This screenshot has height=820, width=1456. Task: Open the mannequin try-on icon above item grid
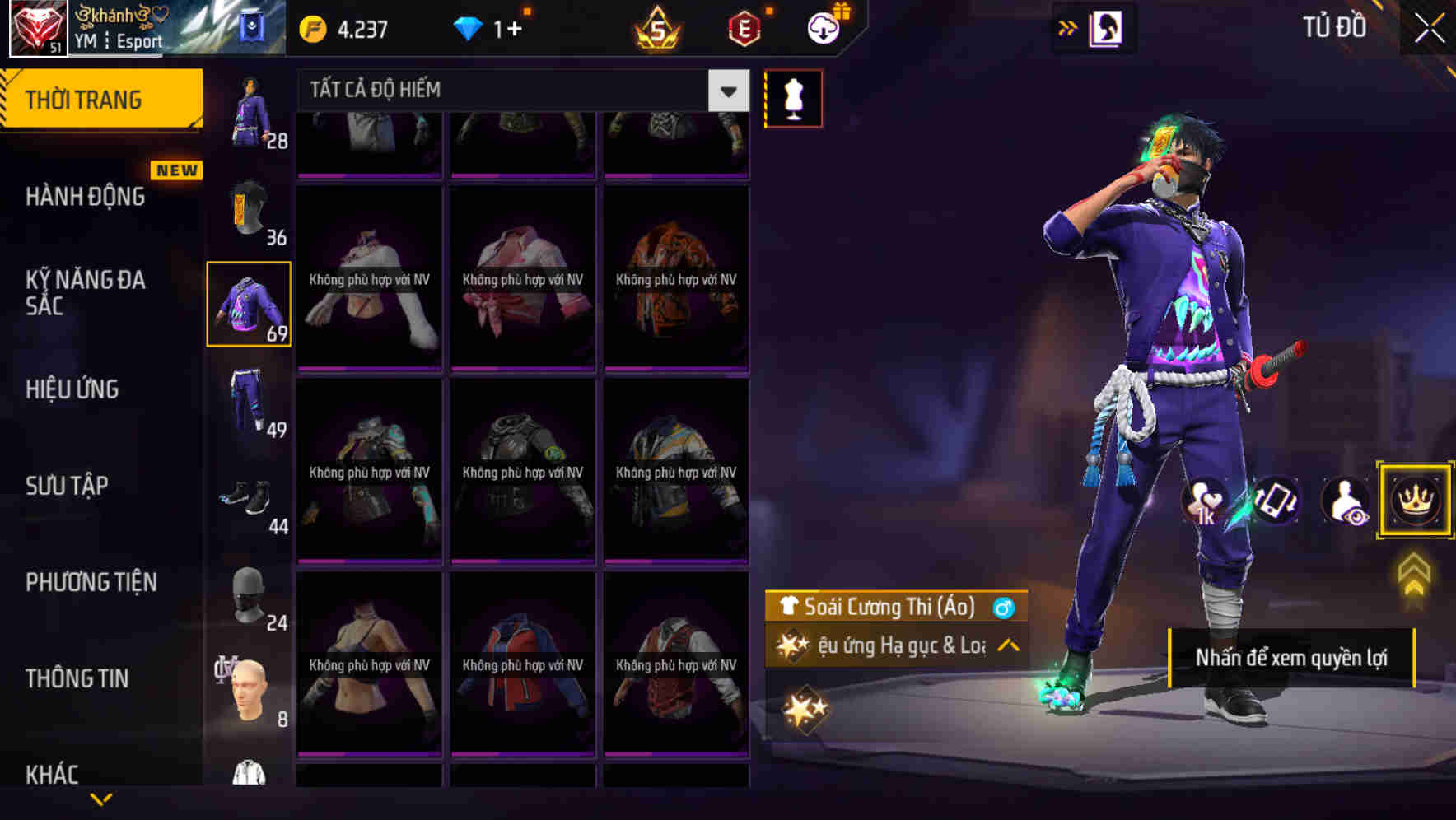tap(793, 97)
